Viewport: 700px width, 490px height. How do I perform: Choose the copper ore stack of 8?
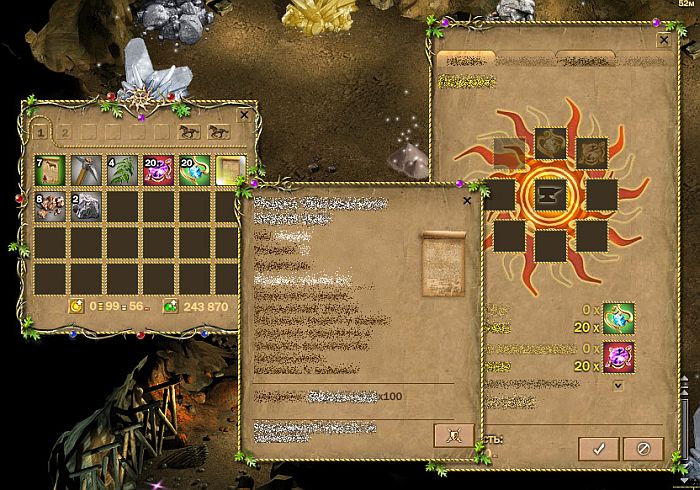pos(51,207)
